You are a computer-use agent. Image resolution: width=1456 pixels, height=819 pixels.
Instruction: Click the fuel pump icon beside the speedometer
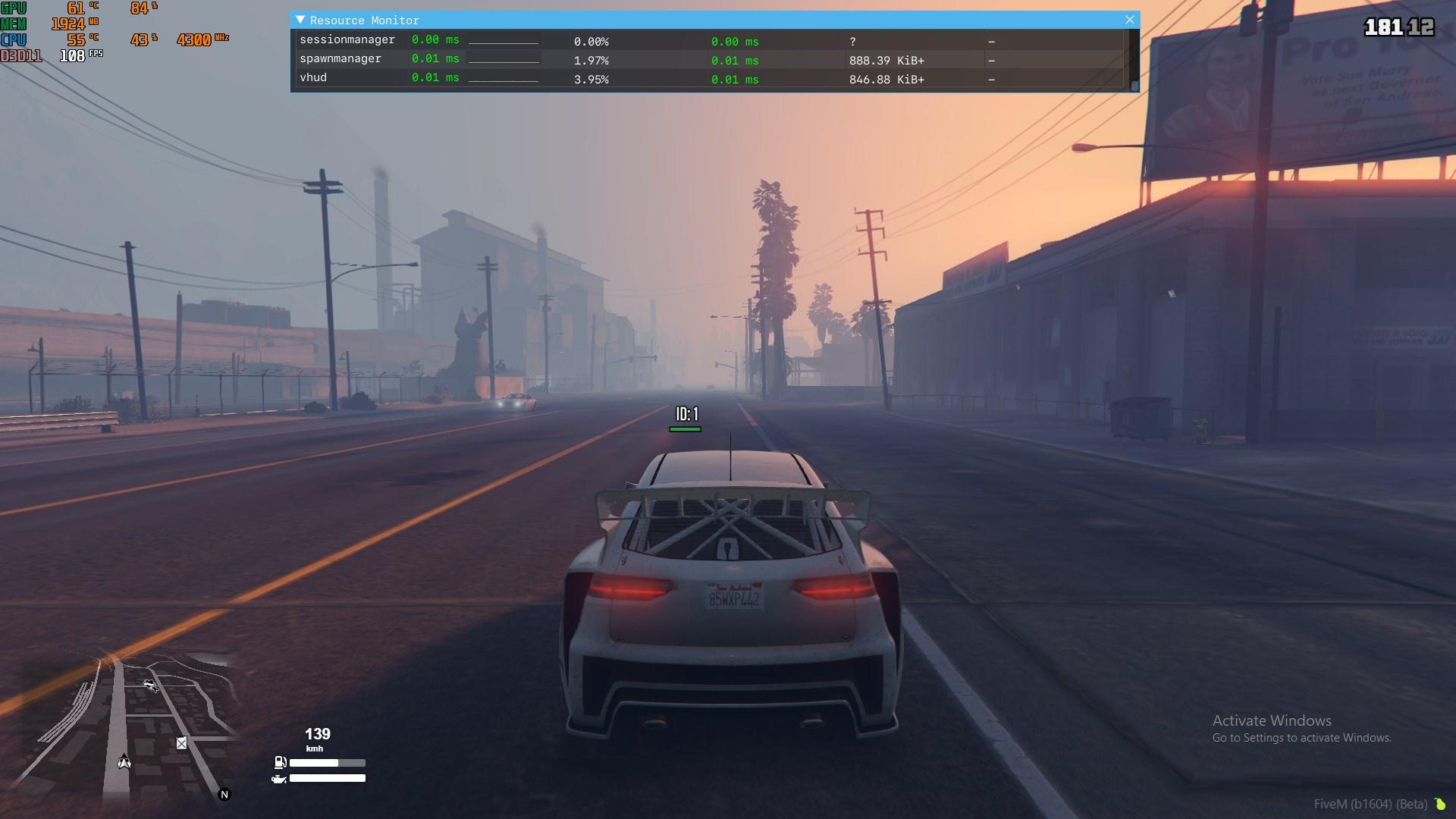278,764
